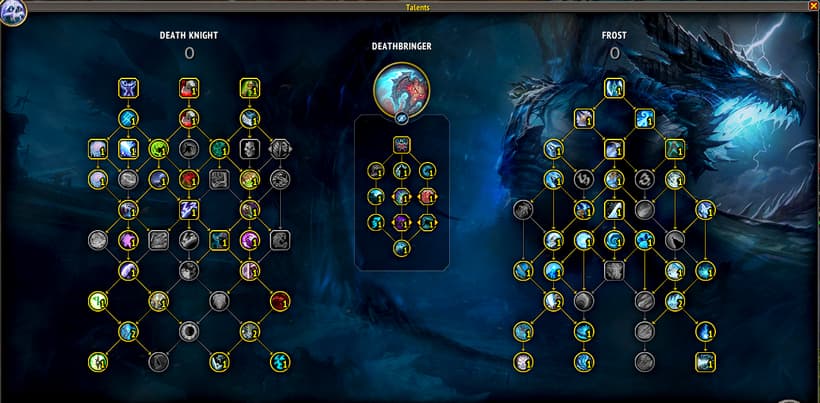Select the top square node in Deathbringer tree
This screenshot has width=820, height=403.
pos(401,145)
